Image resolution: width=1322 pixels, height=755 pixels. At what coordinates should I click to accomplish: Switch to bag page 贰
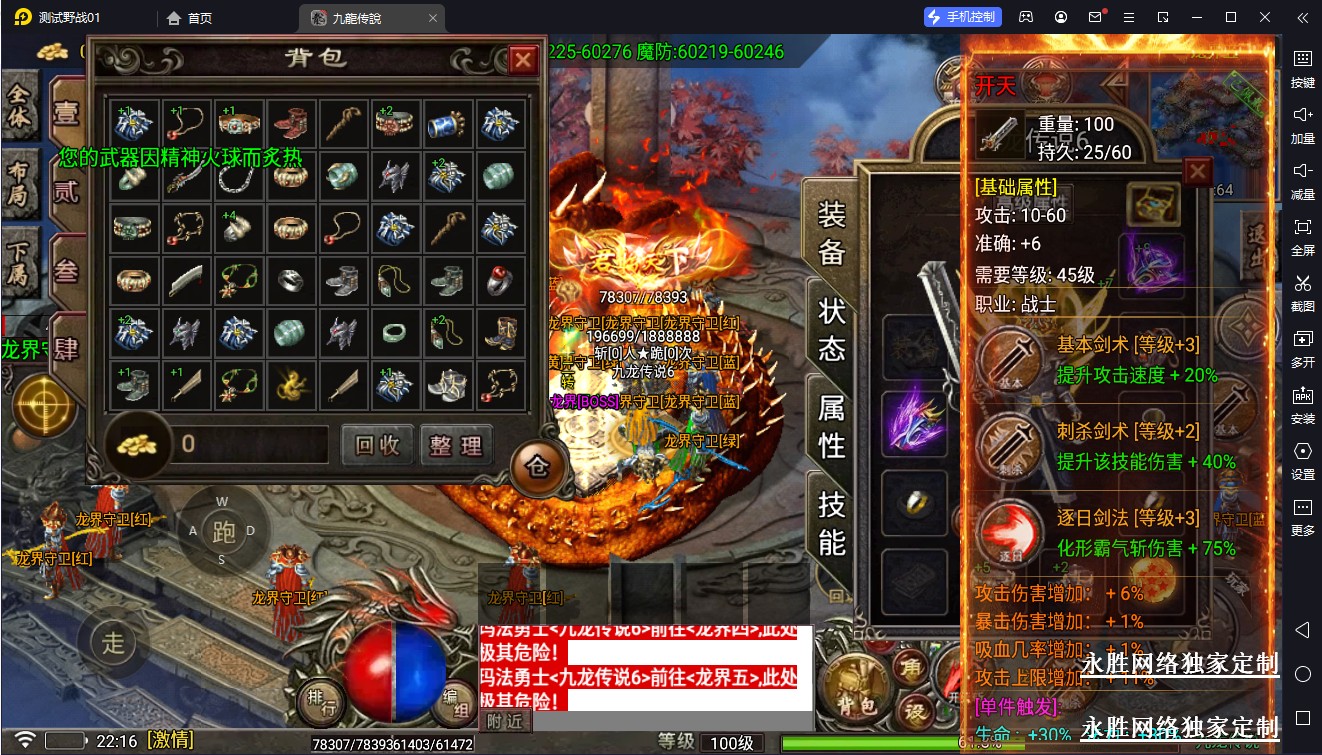(66, 190)
